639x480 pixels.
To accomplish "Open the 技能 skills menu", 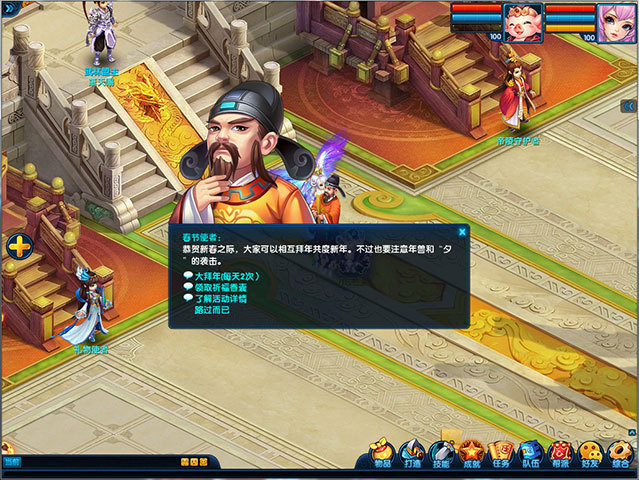I will [442, 454].
